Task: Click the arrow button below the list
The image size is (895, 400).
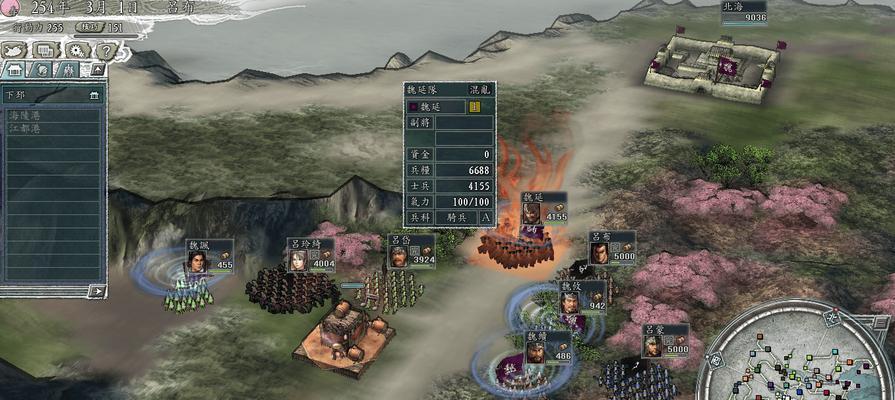Action: [x=96, y=291]
